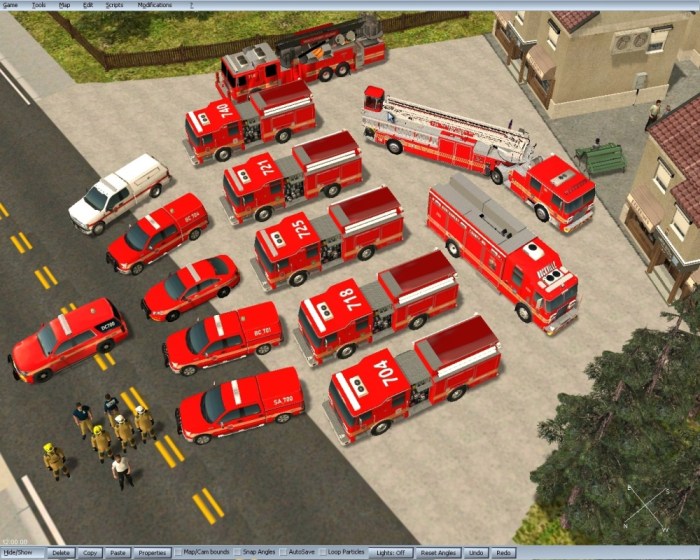Redo the last undone action
Viewport: 700px width, 560px height.
pyautogui.click(x=503, y=553)
